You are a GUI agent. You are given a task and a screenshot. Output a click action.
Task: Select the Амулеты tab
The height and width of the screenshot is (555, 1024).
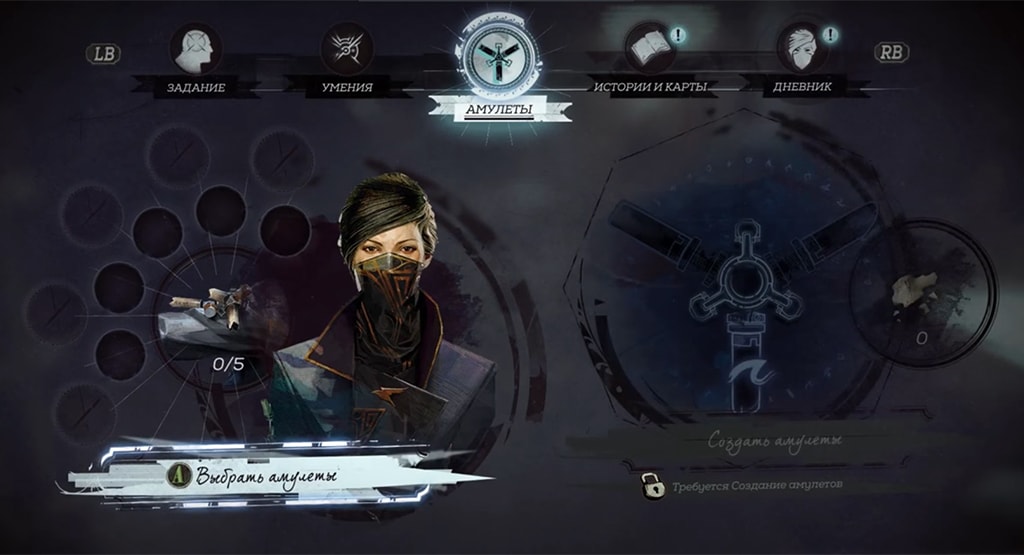point(498,58)
